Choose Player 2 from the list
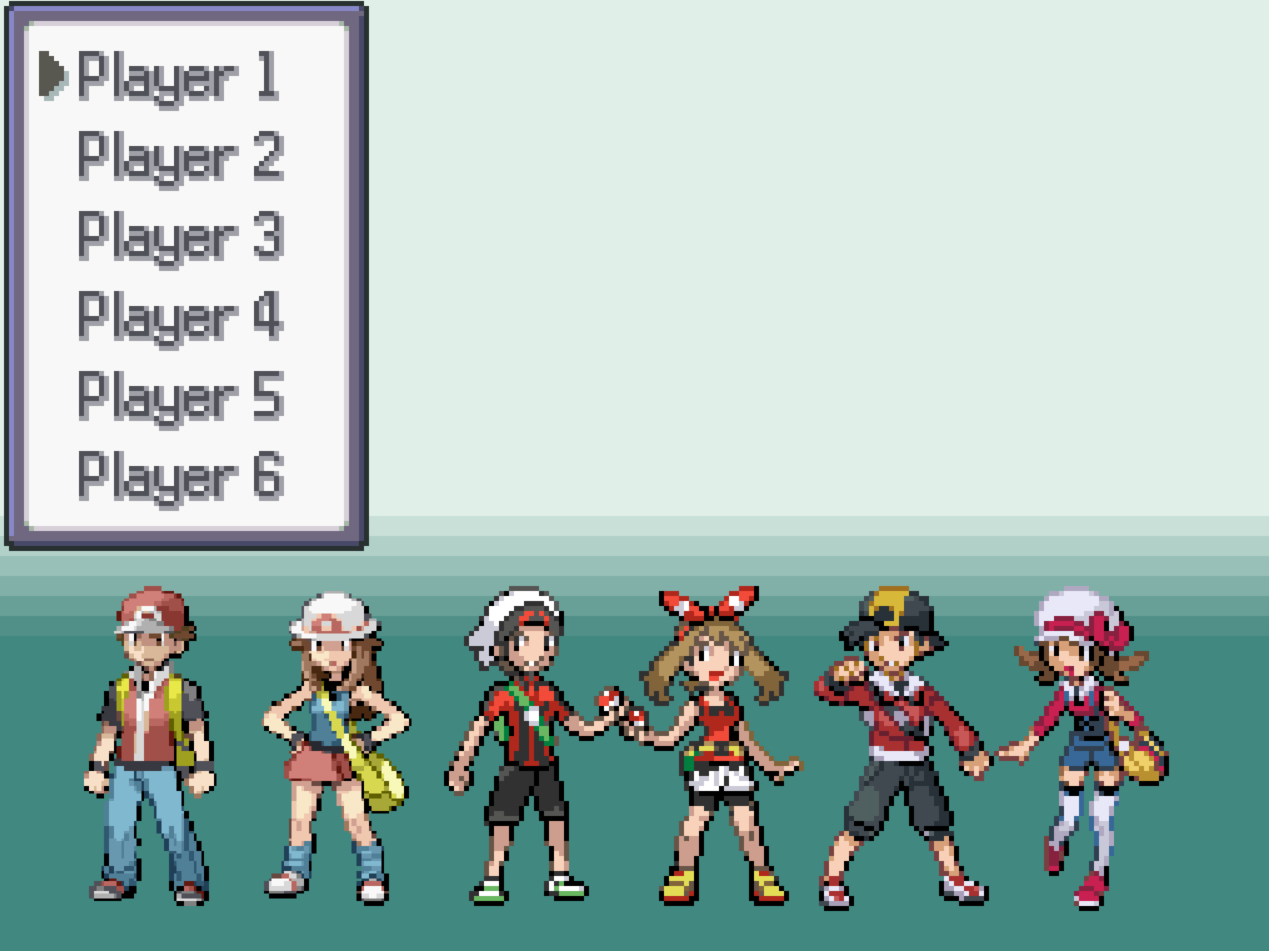The image size is (1269, 951). pyautogui.click(x=180, y=156)
